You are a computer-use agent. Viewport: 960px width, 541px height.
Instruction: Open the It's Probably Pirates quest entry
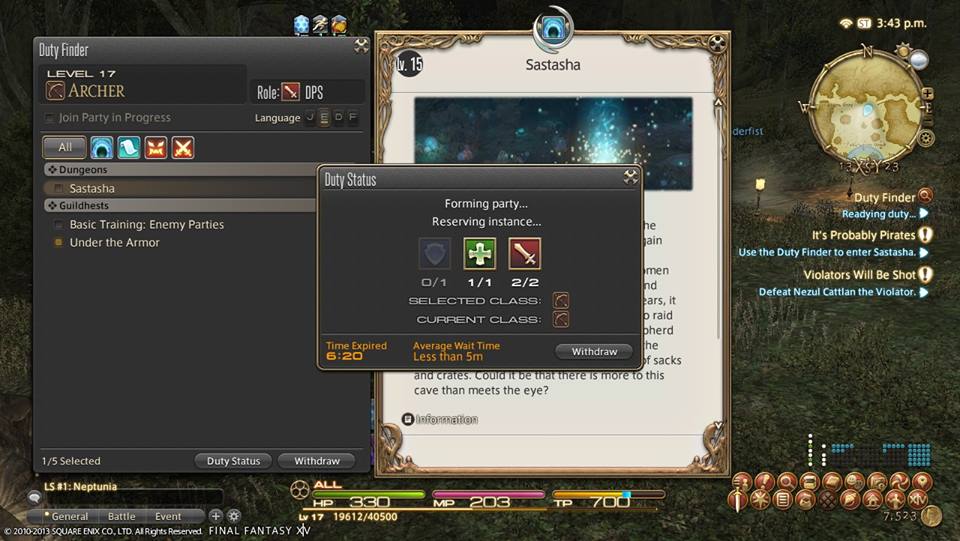tap(863, 235)
